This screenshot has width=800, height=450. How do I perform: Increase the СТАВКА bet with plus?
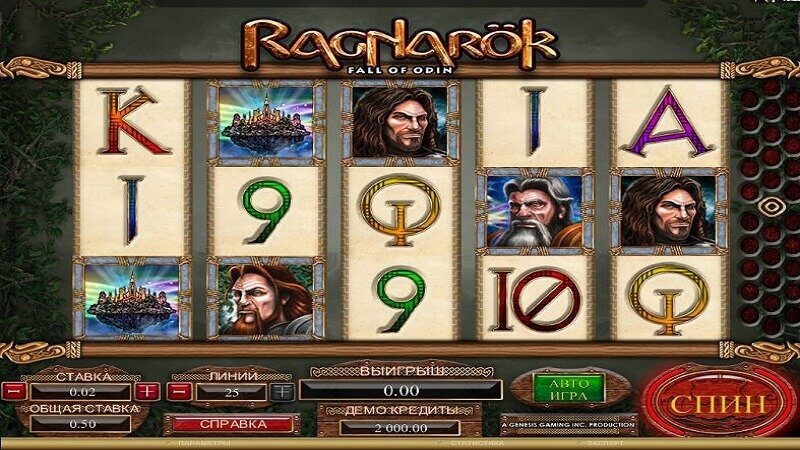click(x=147, y=391)
